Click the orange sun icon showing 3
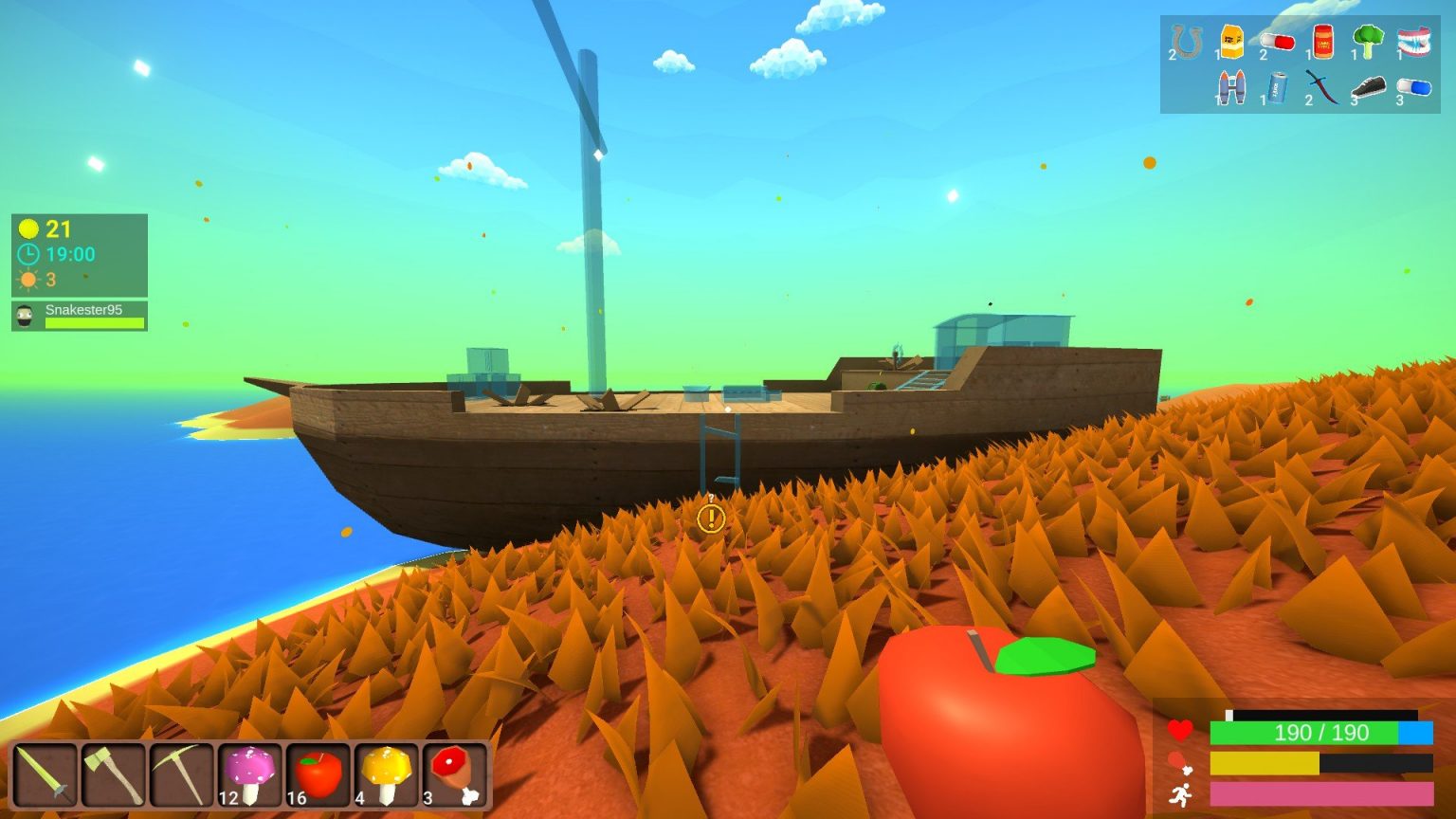1456x819 pixels. pyautogui.click(x=28, y=280)
